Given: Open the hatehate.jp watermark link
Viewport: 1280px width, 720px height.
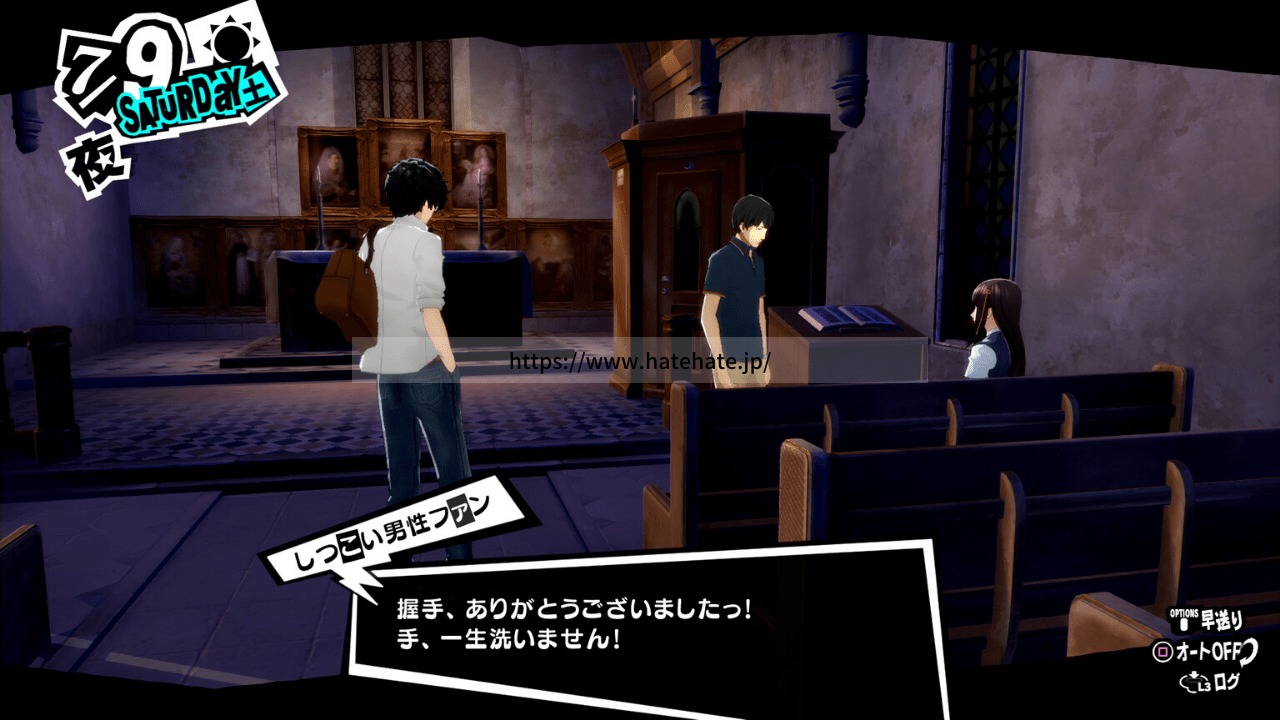Looking at the screenshot, I should (x=640, y=361).
